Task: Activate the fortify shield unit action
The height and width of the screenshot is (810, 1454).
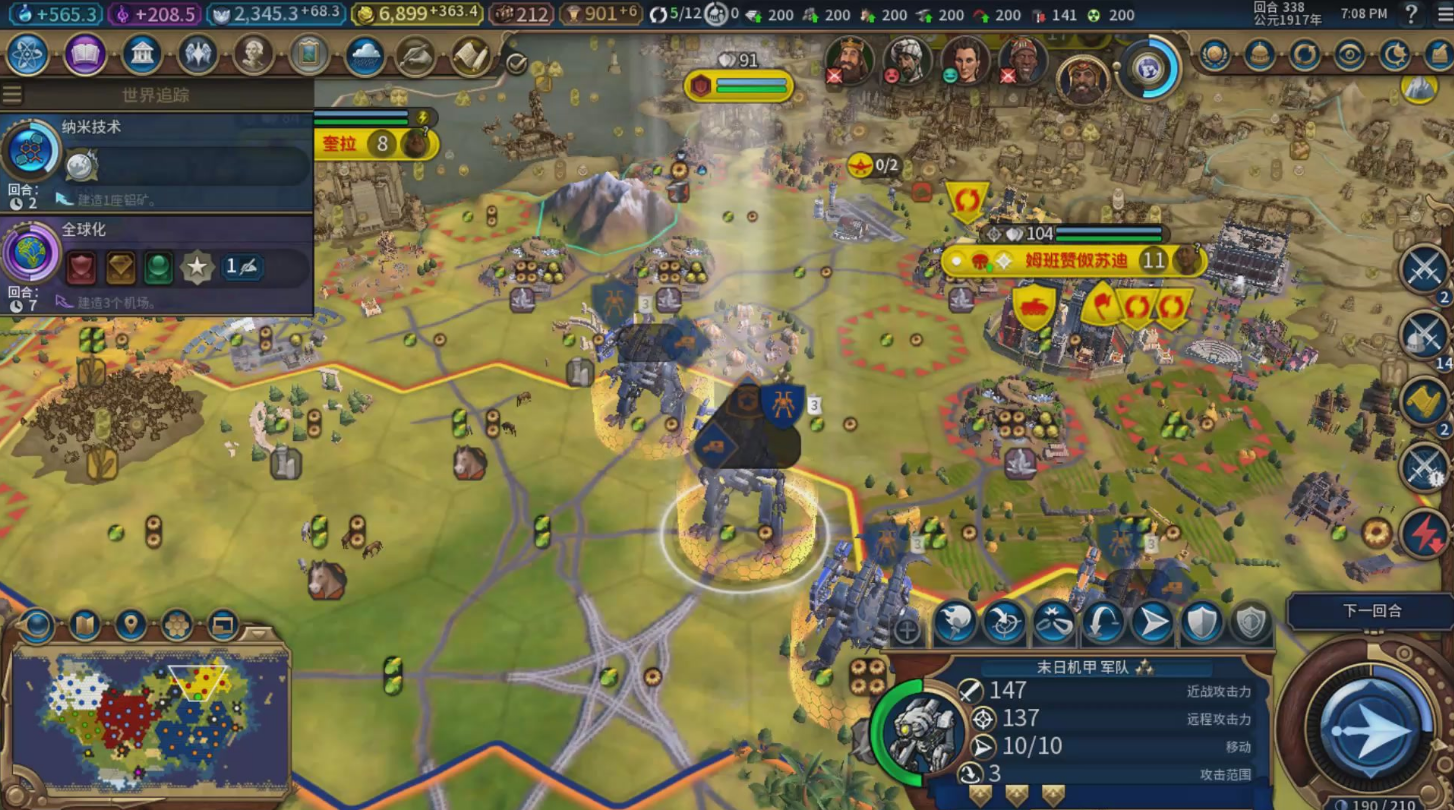Action: [1202, 623]
